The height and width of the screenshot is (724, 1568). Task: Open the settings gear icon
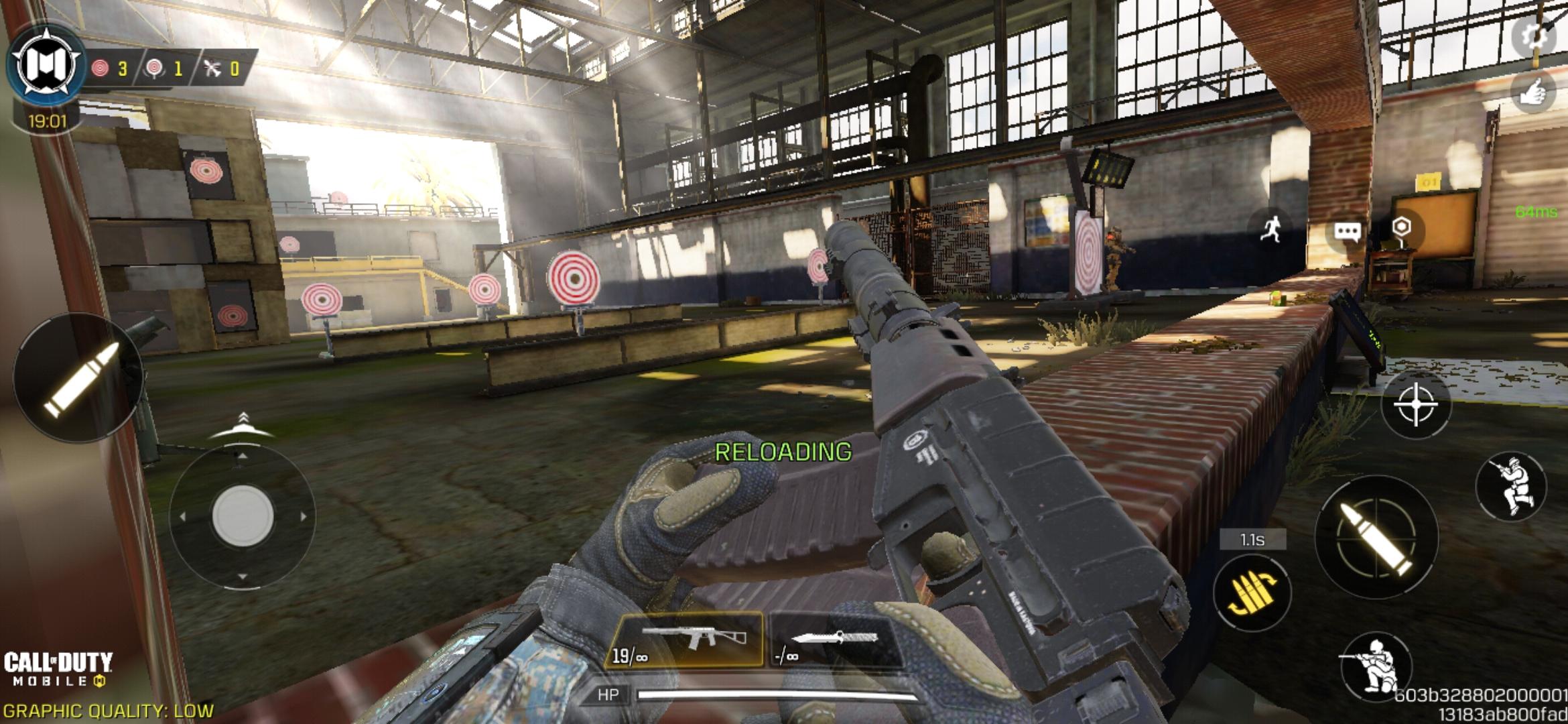[1534, 37]
